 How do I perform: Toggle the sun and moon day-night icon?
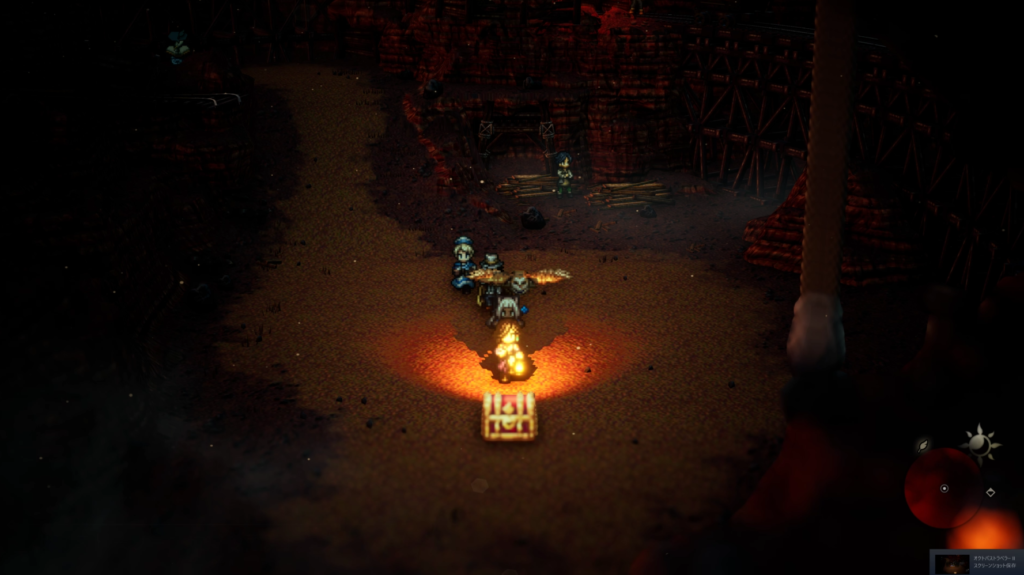[x=979, y=444]
